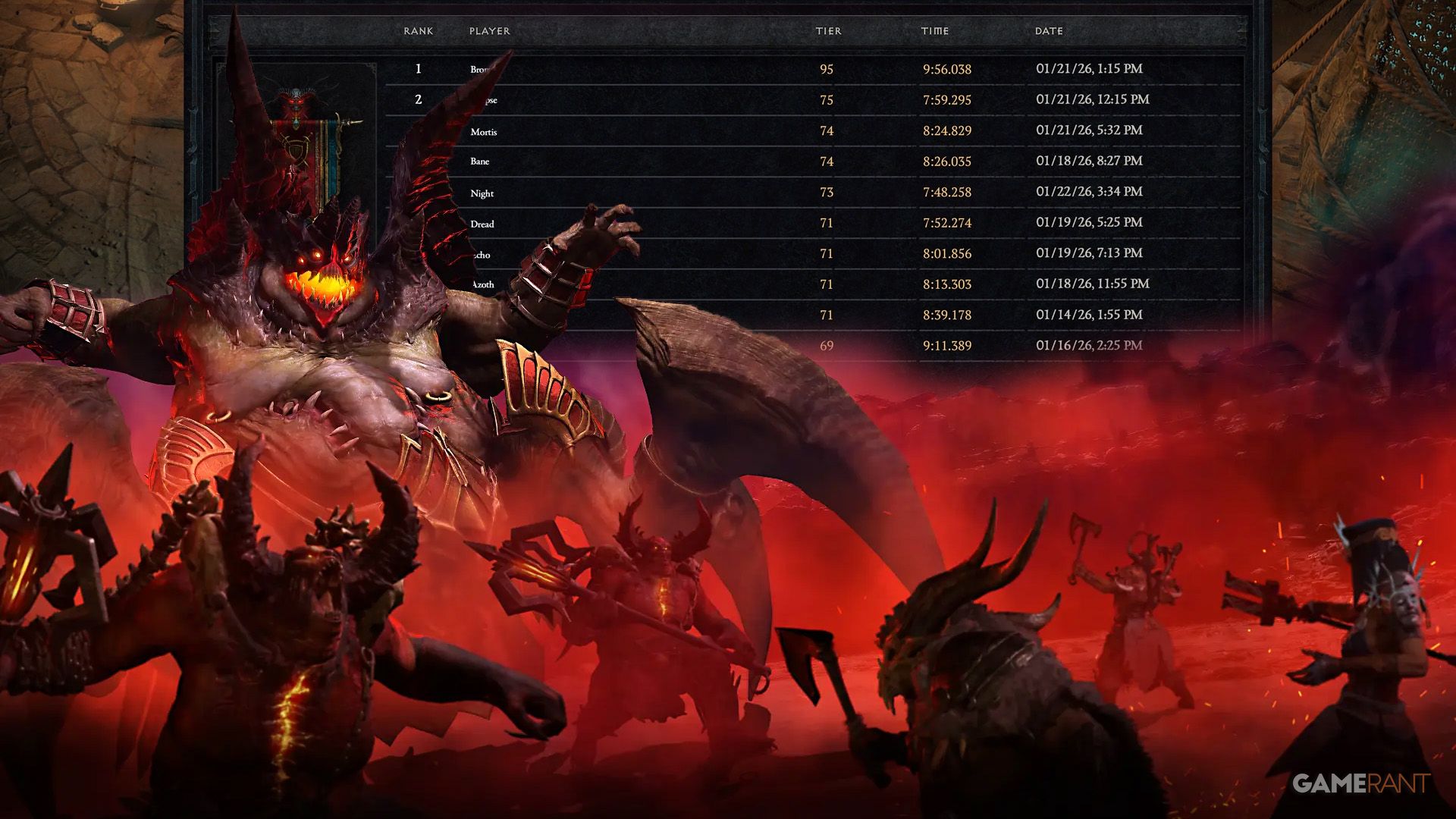Select rank 1 player Brom's row
This screenshot has height=819, width=1456.
[x=482, y=68]
